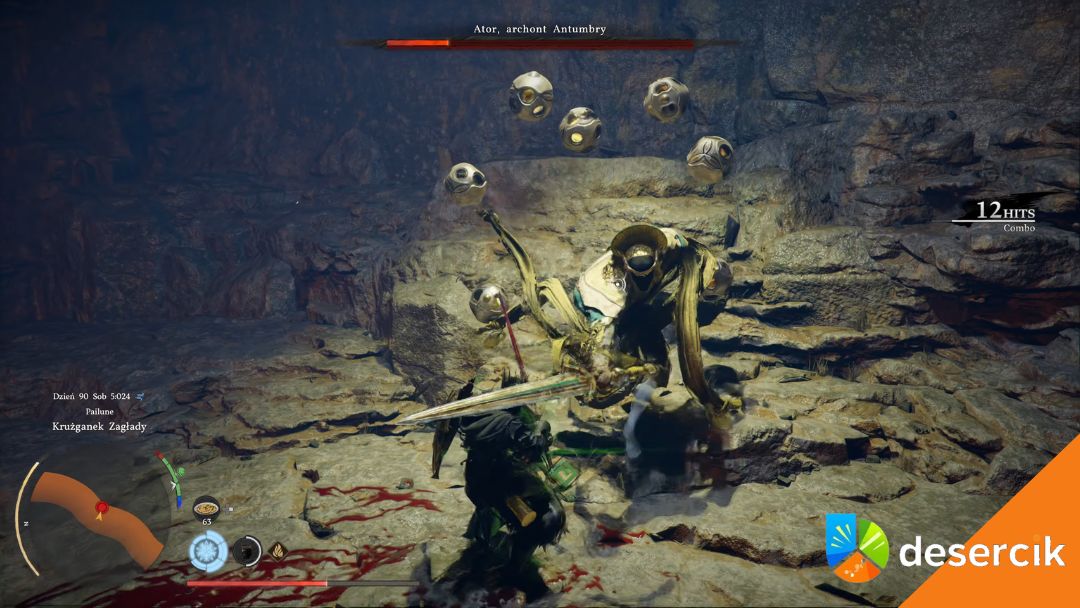
Task: Select the red marker on the minimap
Action: [x=100, y=508]
